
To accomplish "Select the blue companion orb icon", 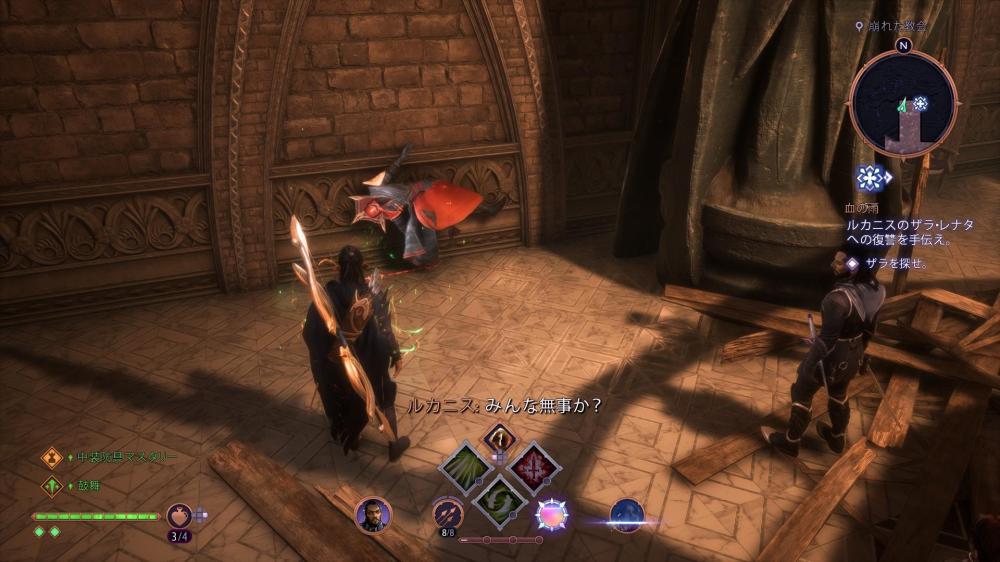I will click(x=626, y=515).
